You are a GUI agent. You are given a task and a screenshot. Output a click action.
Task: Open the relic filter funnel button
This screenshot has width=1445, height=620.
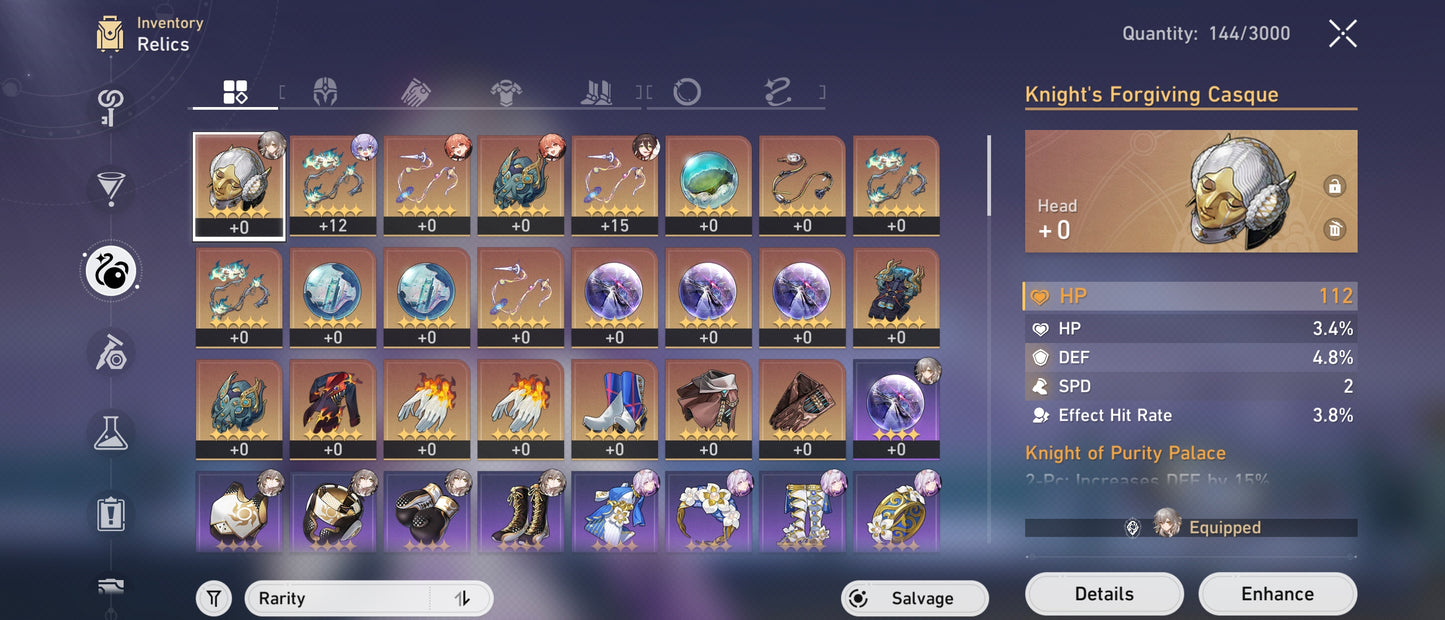[213, 598]
